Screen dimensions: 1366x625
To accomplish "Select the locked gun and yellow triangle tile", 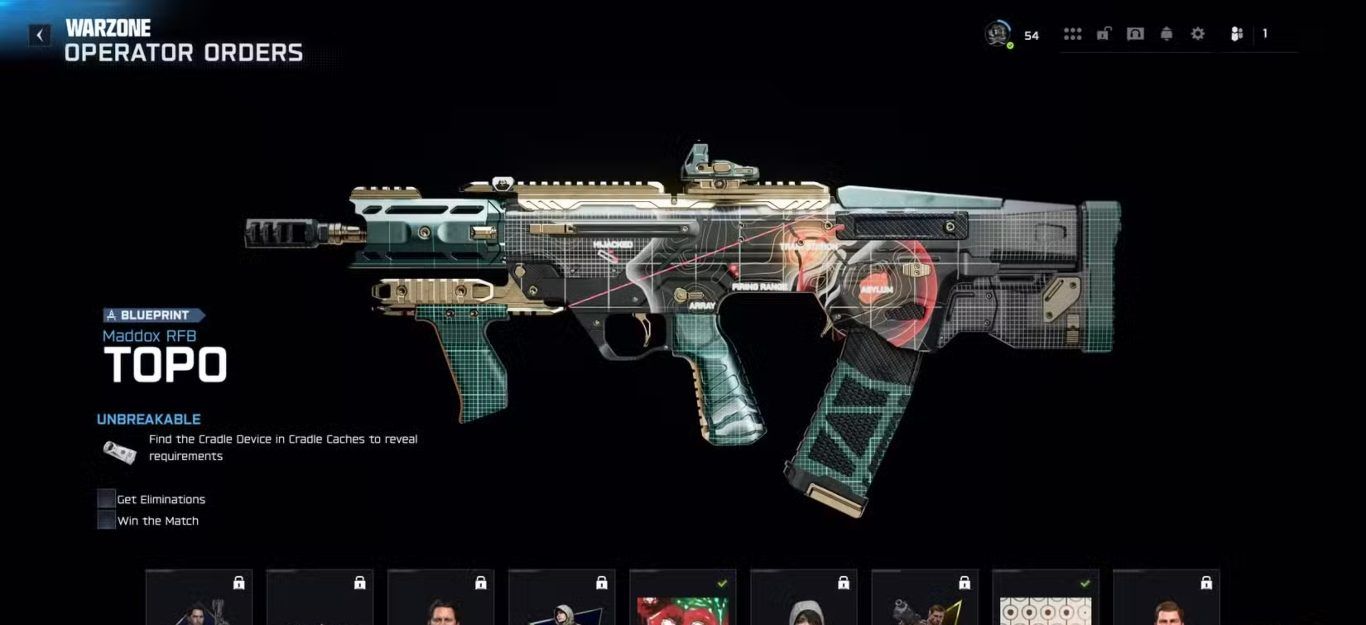I will coord(925,600).
